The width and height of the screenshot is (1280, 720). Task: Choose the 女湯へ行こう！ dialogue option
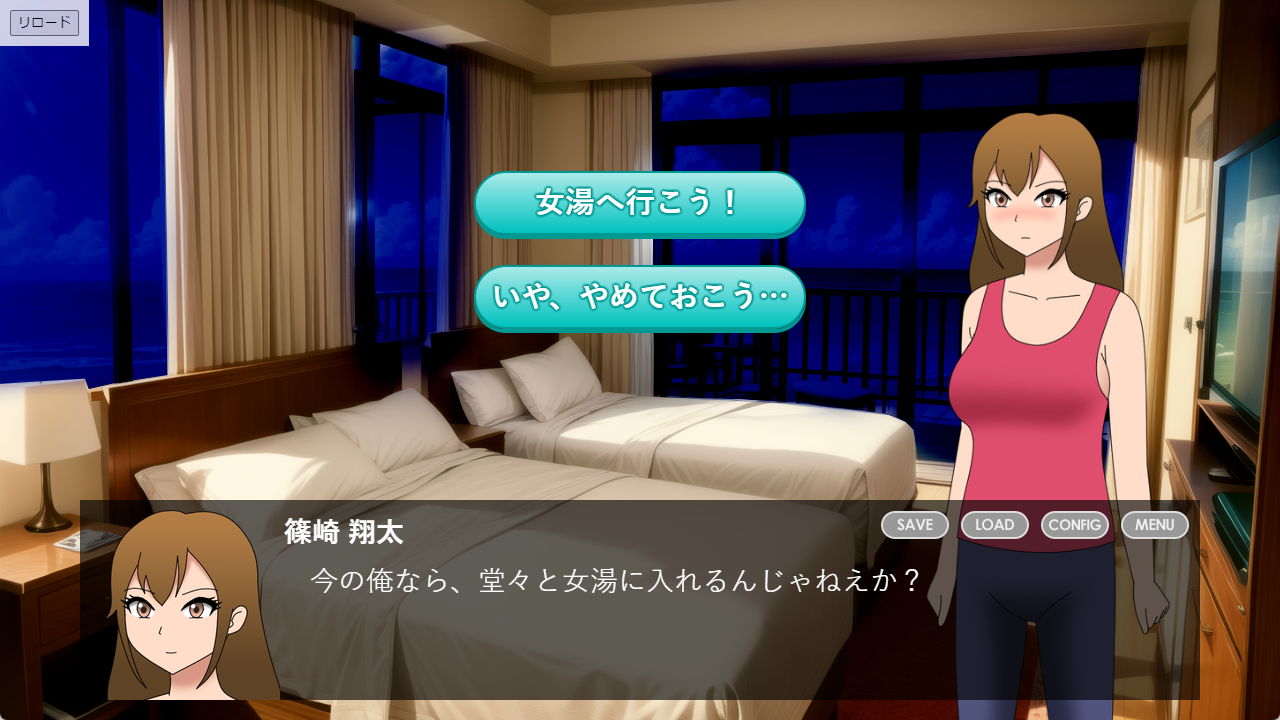click(639, 204)
